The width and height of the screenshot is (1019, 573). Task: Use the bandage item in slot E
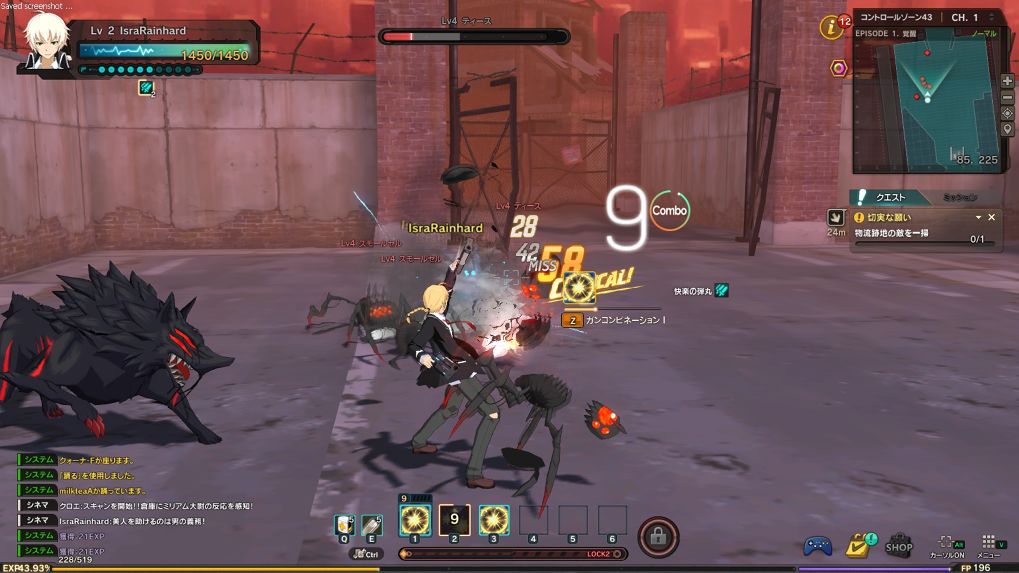tap(371, 523)
